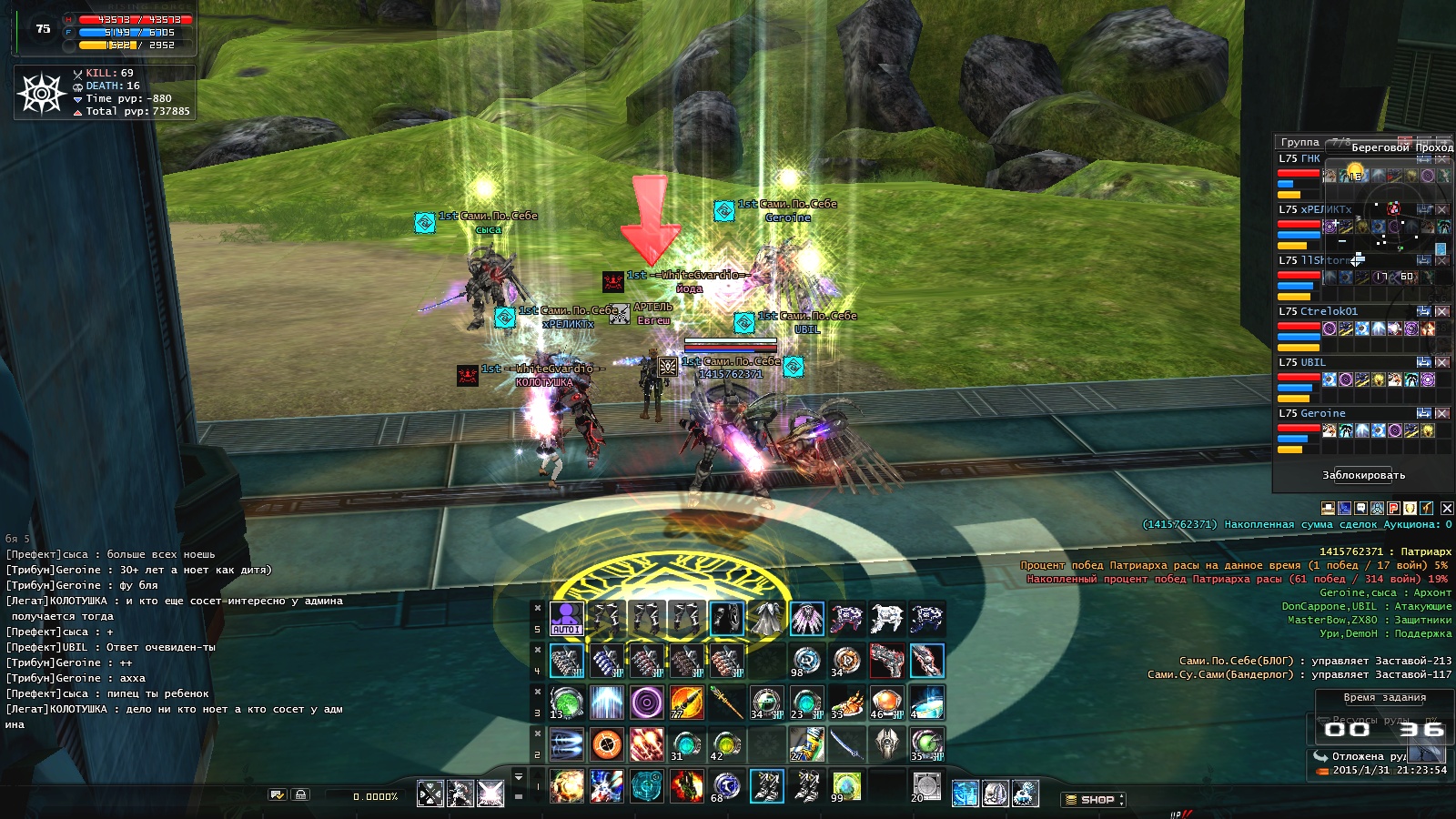Click the purple AUTO I hotbar icon
The height and width of the screenshot is (819, 1456).
tap(567, 619)
